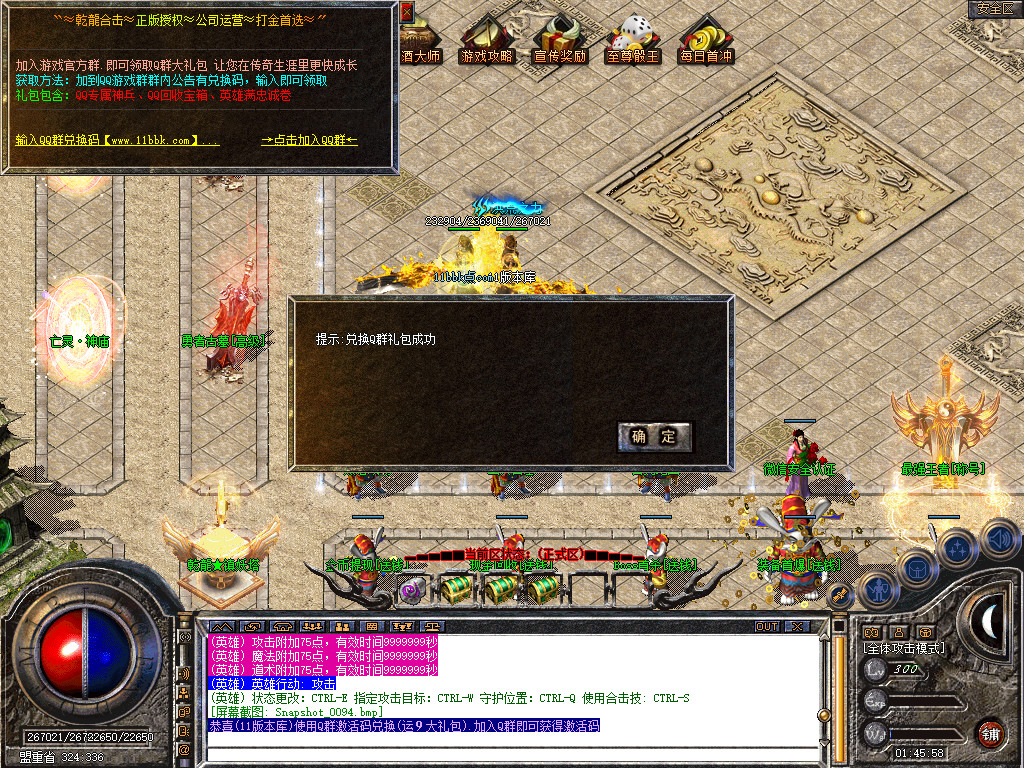1024x768 pixels.
Task: Open the 每日首冲 daily recharge icon
Action: (706, 42)
